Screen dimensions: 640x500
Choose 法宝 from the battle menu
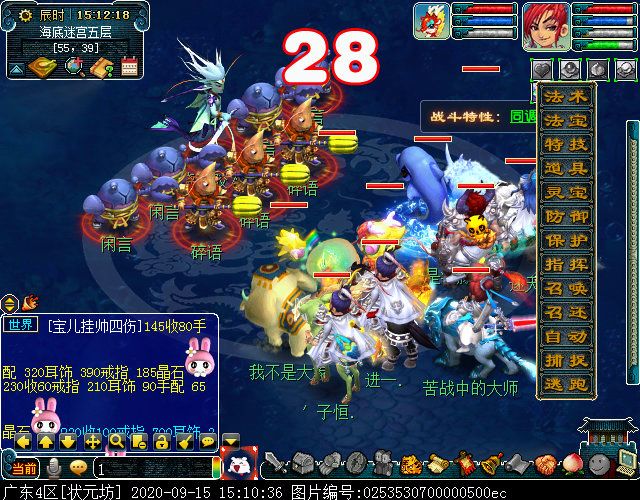pyautogui.click(x=566, y=121)
